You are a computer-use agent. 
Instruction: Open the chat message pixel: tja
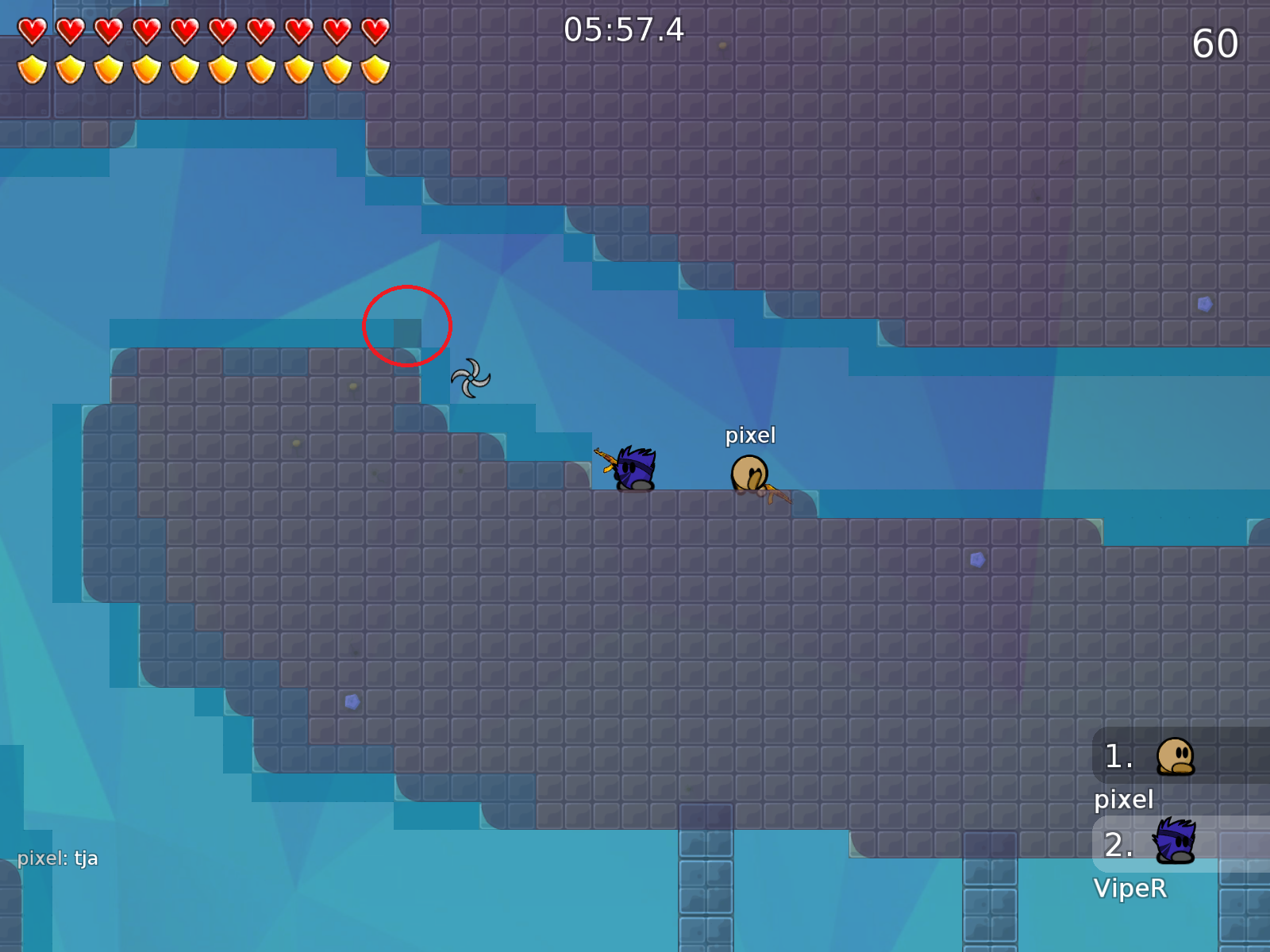(x=58, y=858)
